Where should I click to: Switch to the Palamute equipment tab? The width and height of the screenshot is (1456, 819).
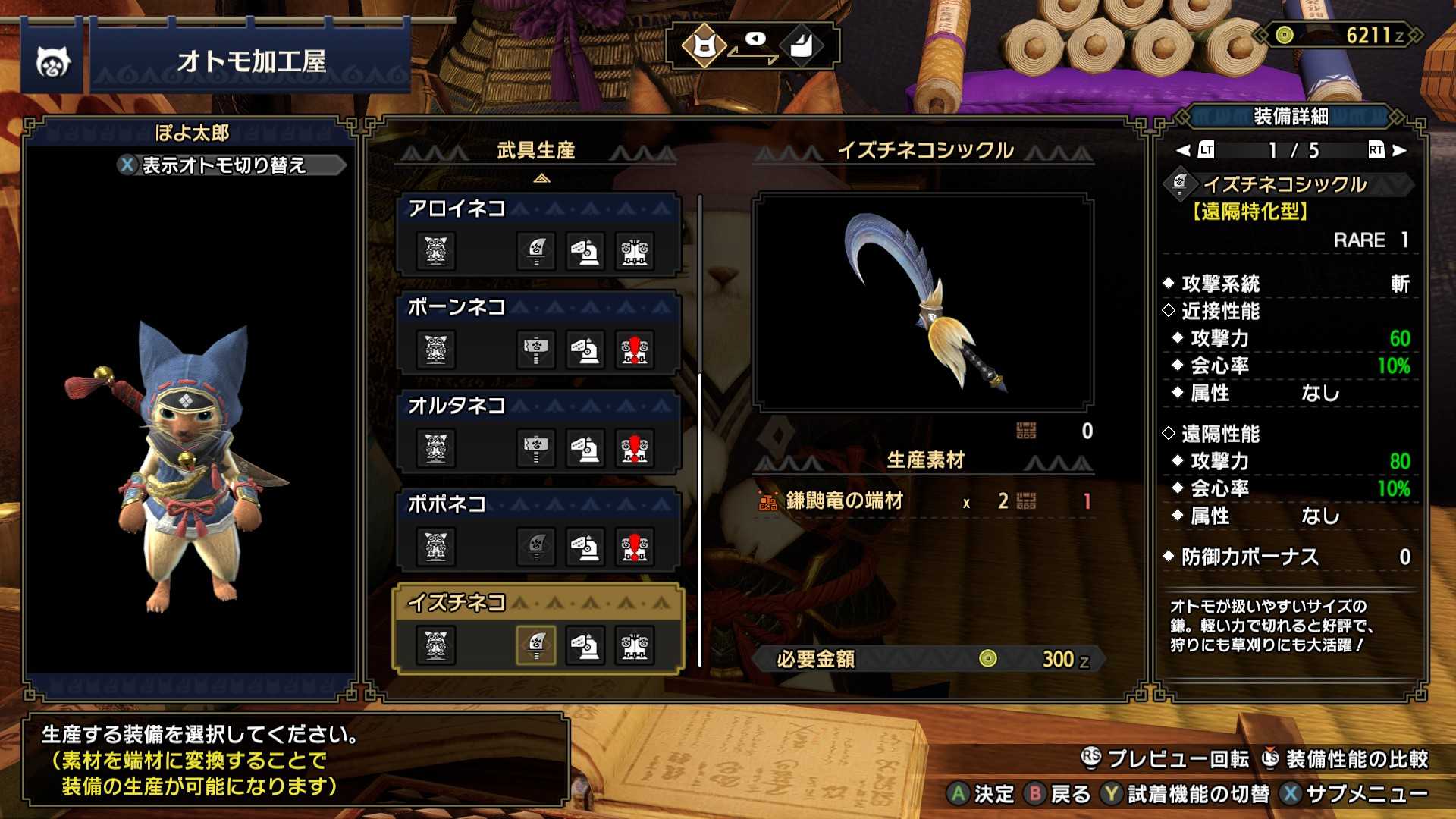(803, 45)
